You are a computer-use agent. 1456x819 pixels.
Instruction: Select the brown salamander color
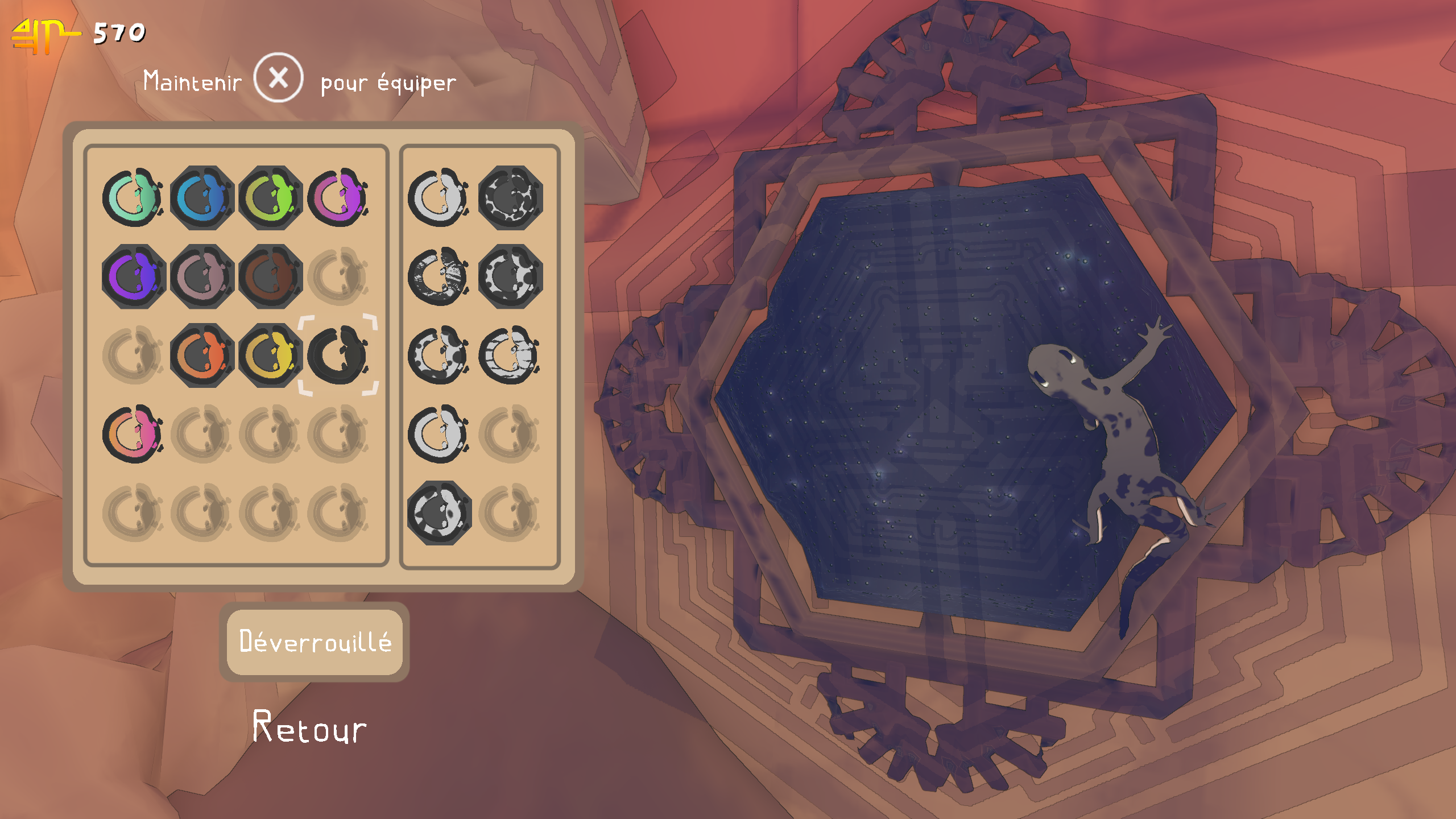pos(271,276)
